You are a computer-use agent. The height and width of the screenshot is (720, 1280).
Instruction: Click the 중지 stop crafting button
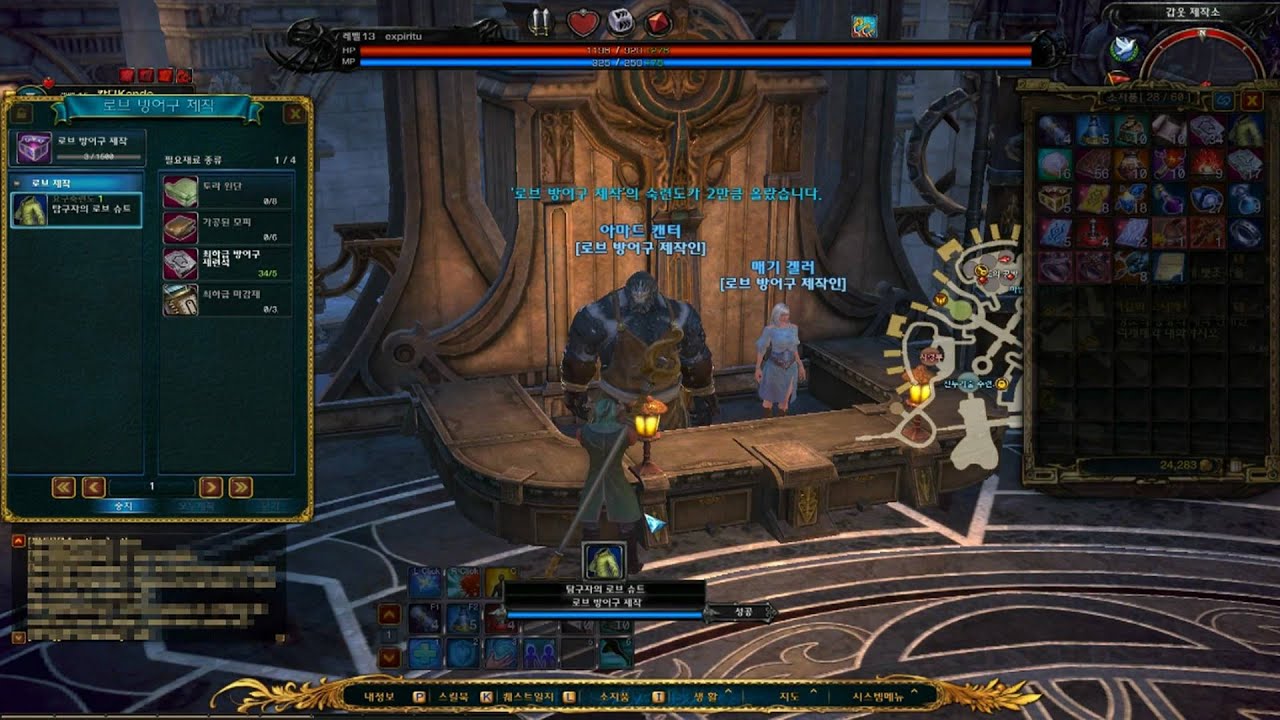pyautogui.click(x=121, y=507)
